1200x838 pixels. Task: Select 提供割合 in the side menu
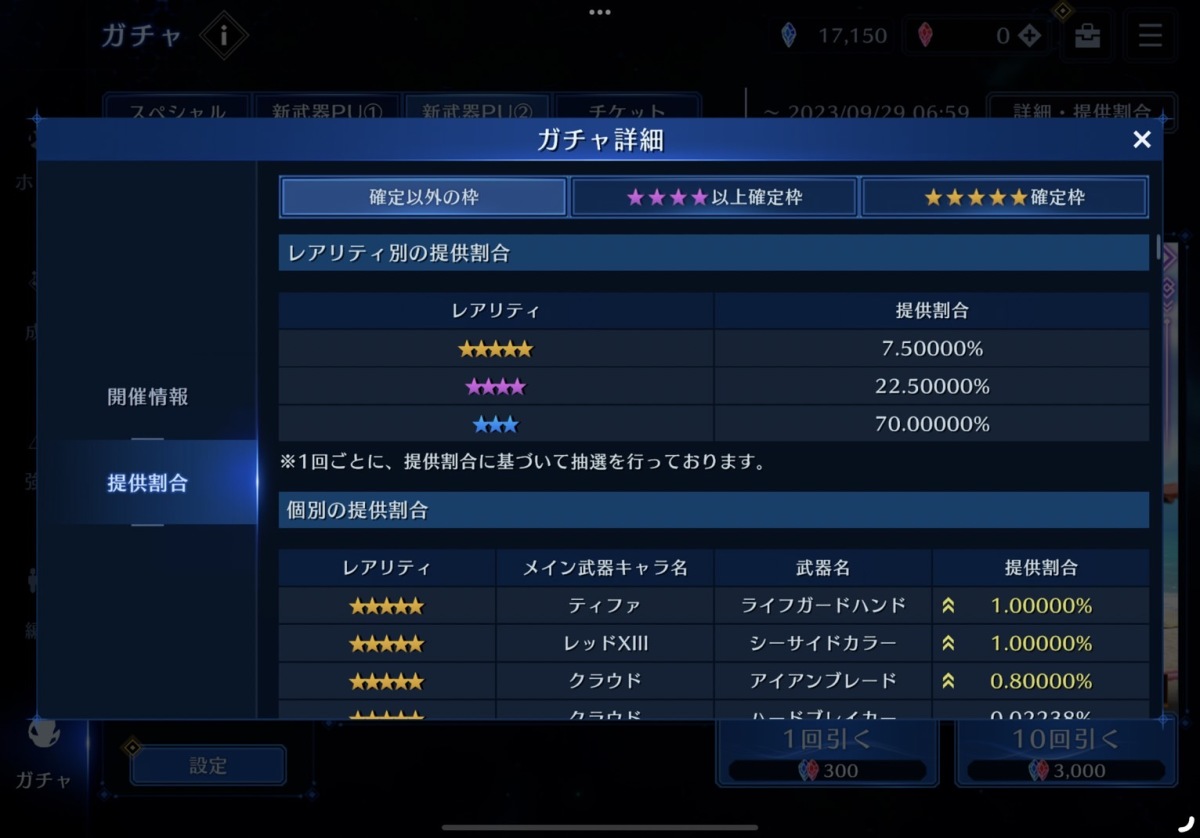147,483
